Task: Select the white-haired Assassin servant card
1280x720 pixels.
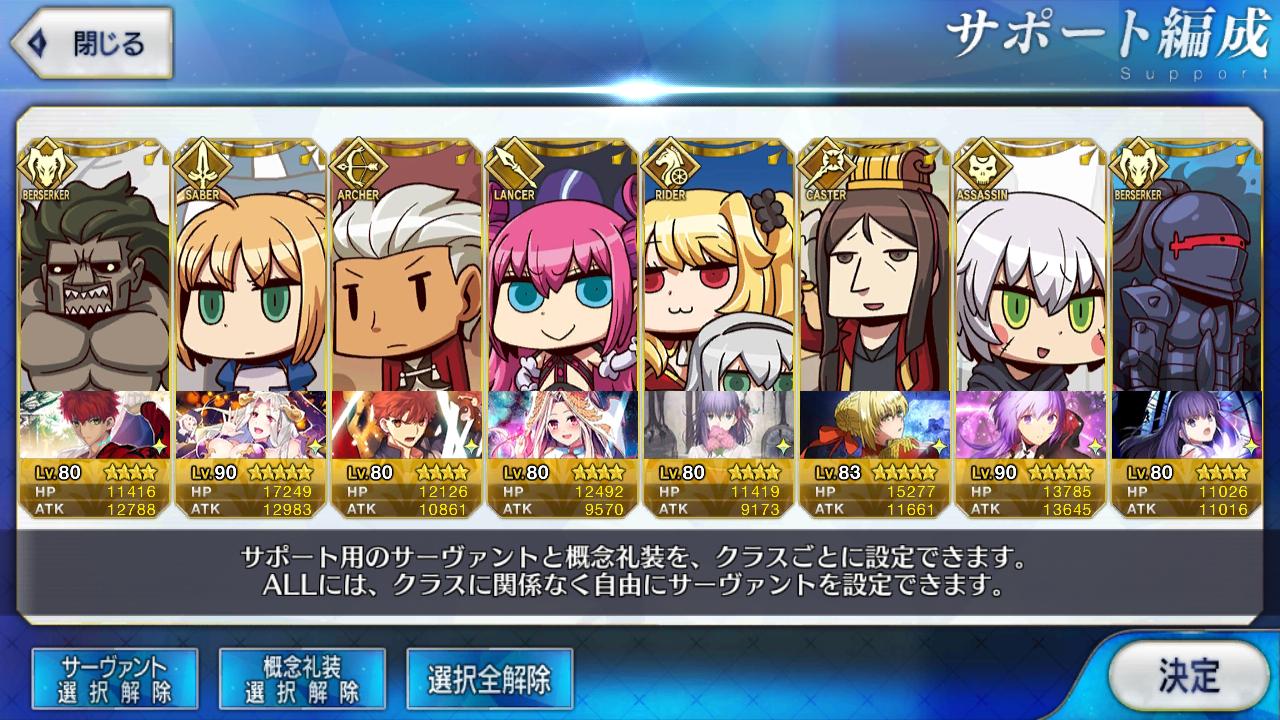Action: point(1030,280)
